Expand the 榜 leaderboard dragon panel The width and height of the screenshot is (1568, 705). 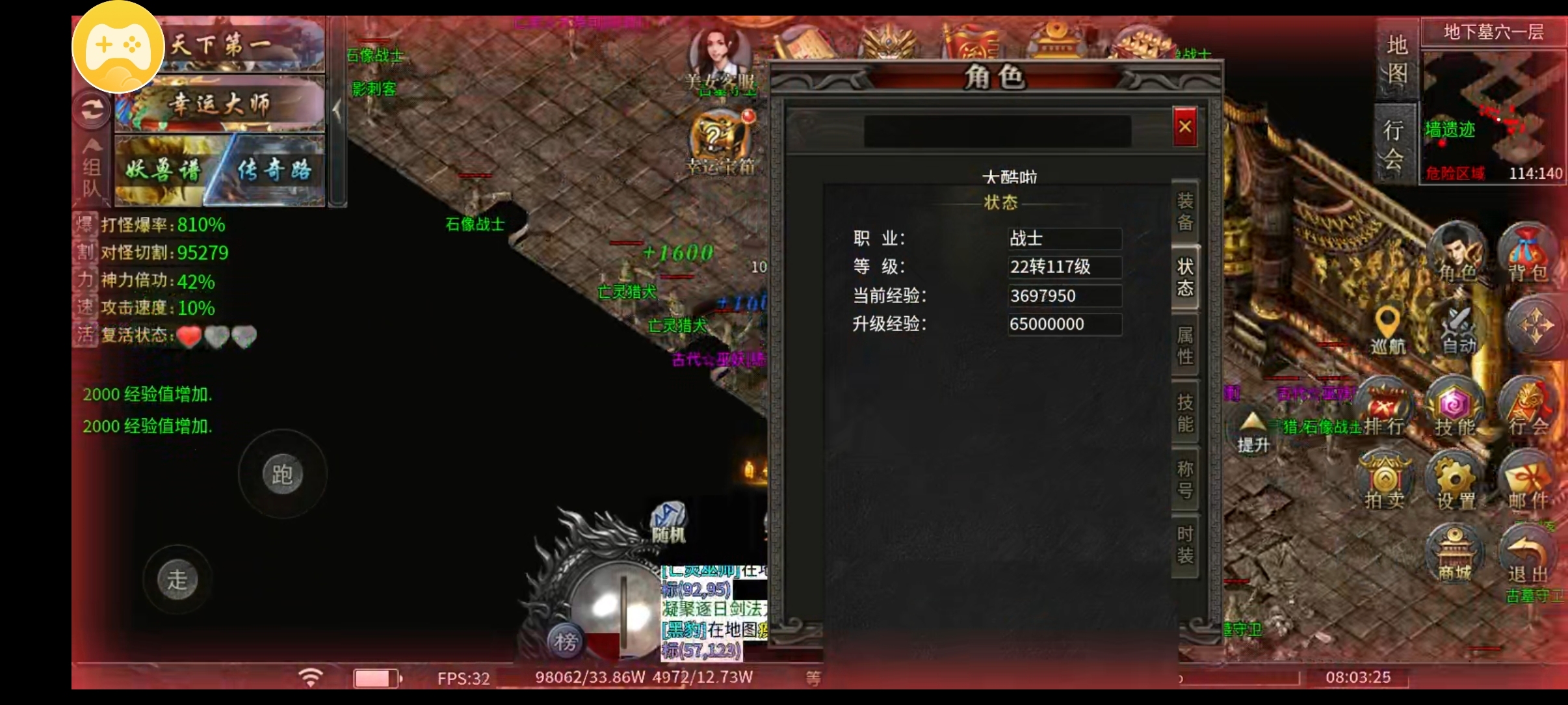click(x=565, y=641)
